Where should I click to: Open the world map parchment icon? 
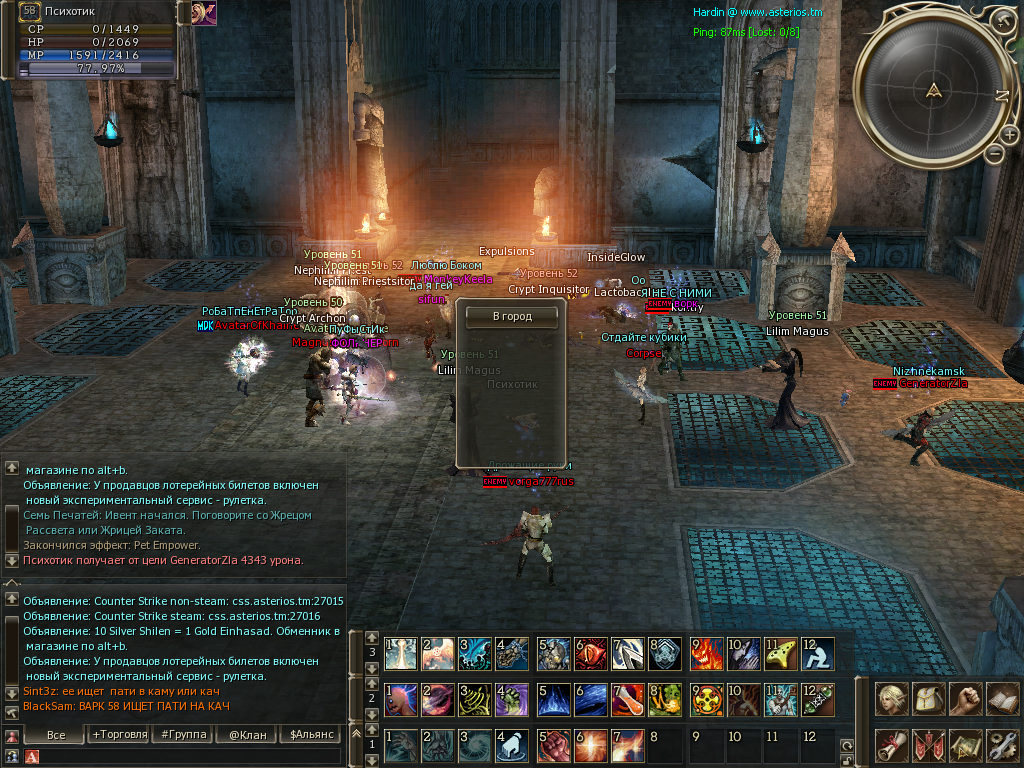[x=965, y=745]
